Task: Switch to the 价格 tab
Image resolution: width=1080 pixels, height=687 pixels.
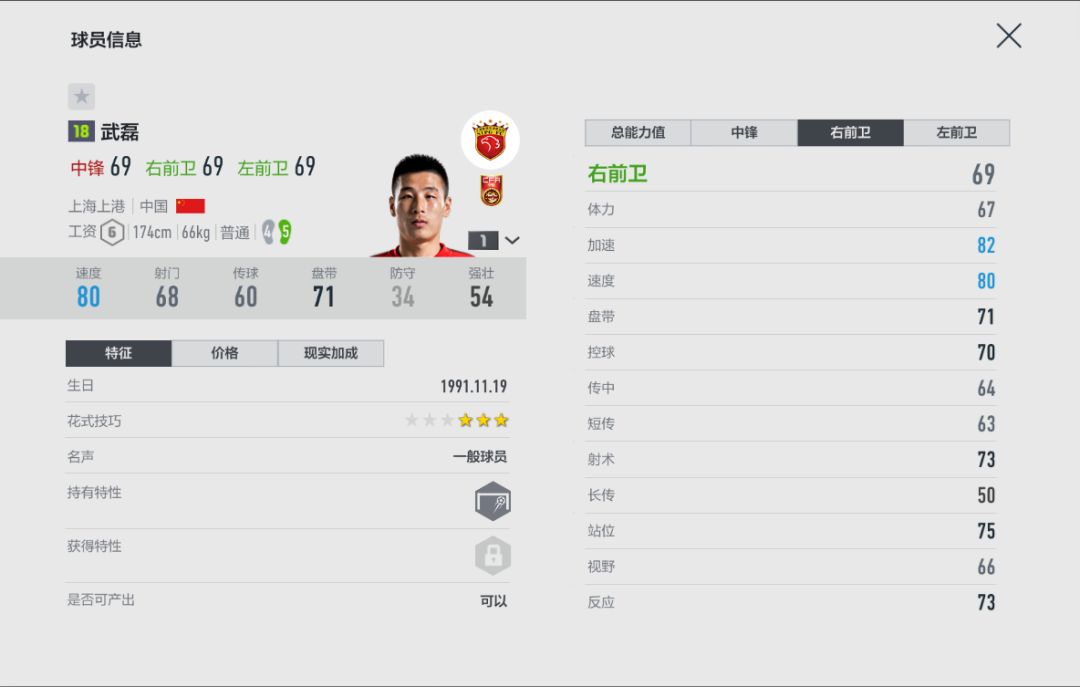Action: 225,353
